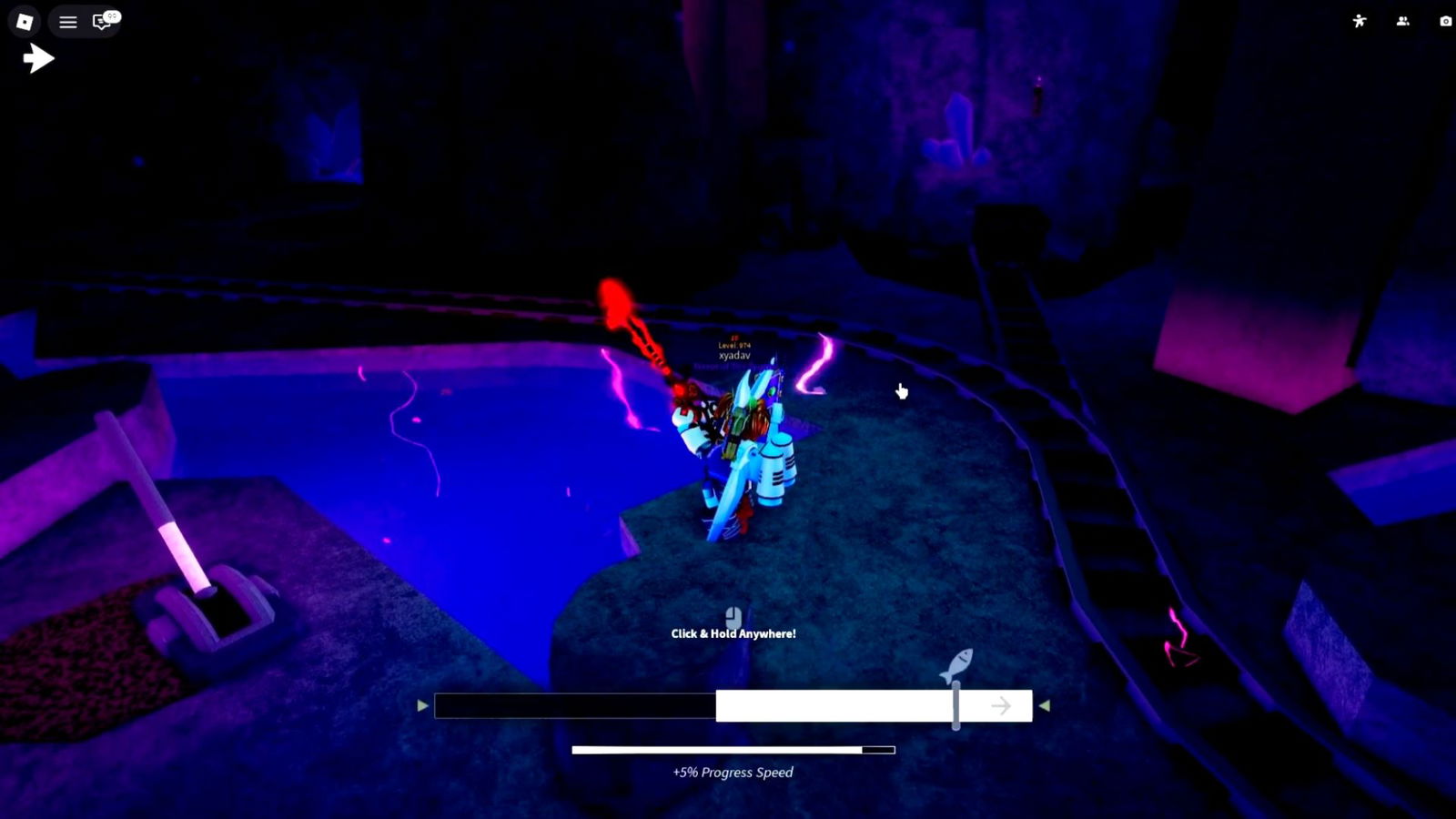The width and height of the screenshot is (1456, 819).
Task: Click the Click & Hold Anywhere text
Action: [733, 633]
